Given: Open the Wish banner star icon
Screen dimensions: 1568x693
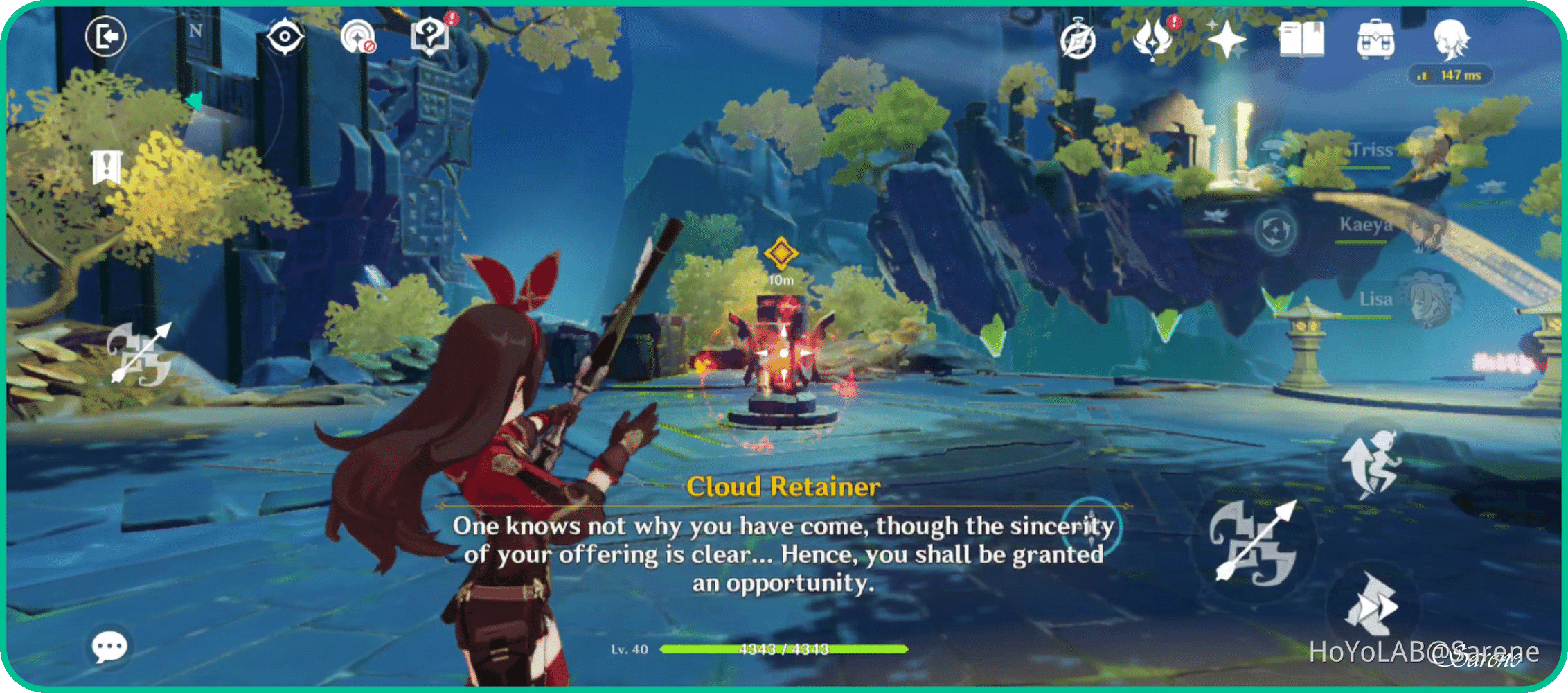Looking at the screenshot, I should [1226, 40].
